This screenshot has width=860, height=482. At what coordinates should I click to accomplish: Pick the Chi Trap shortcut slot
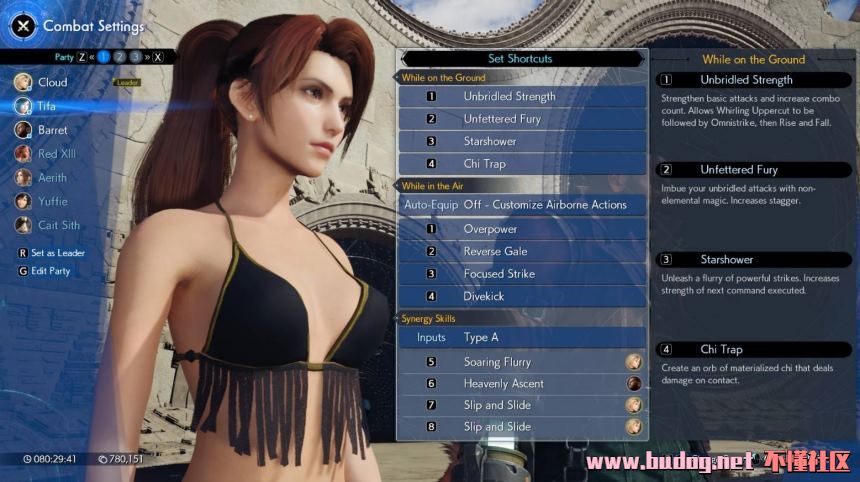(522, 164)
